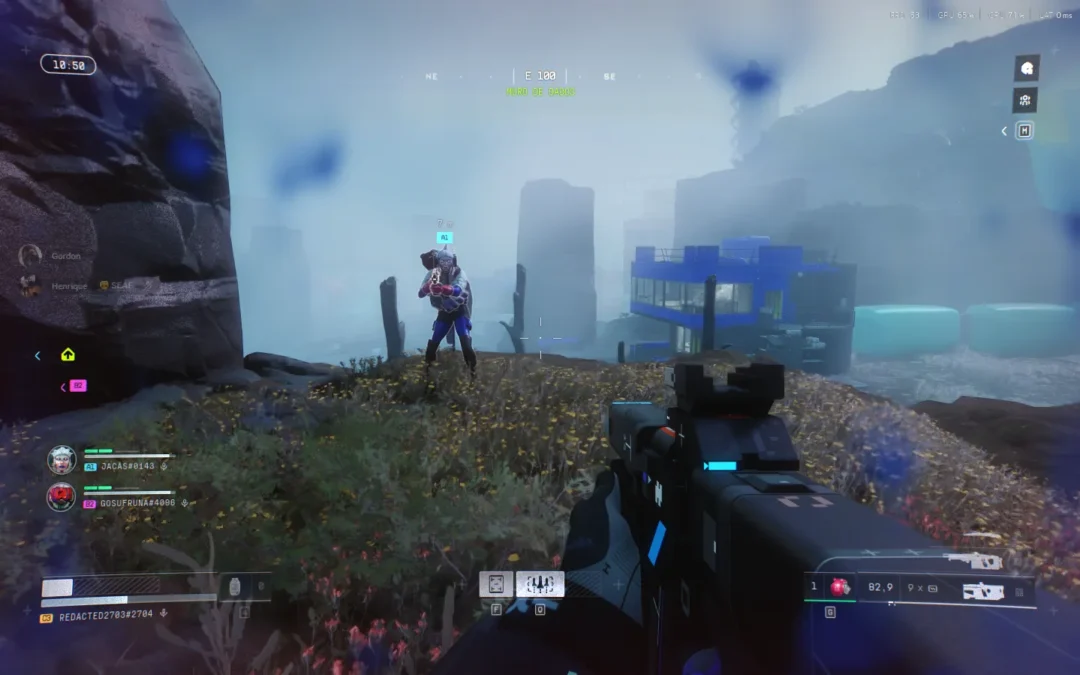Open the squad icon below the helmet
The height and width of the screenshot is (675, 1080).
pos(1025,100)
